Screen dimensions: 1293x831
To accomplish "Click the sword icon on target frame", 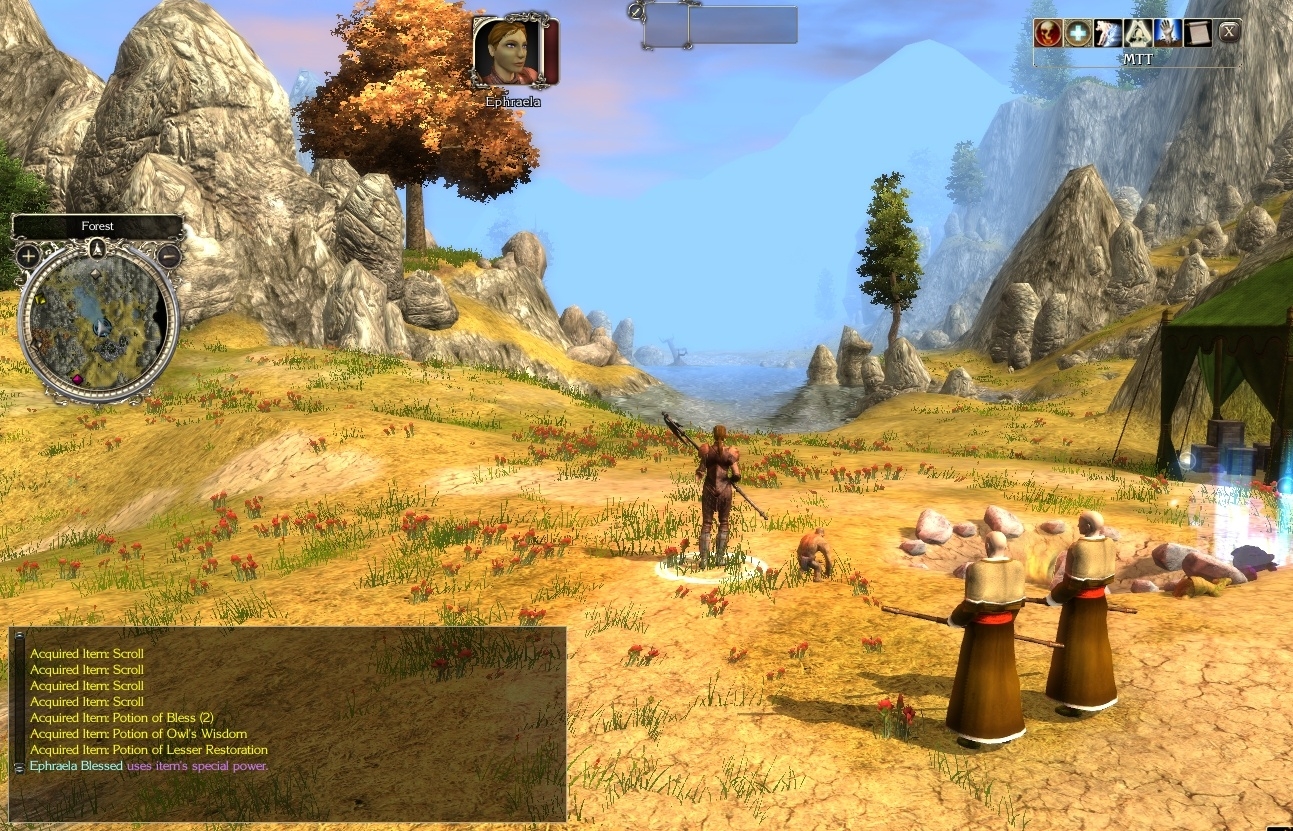I will click(636, 11).
